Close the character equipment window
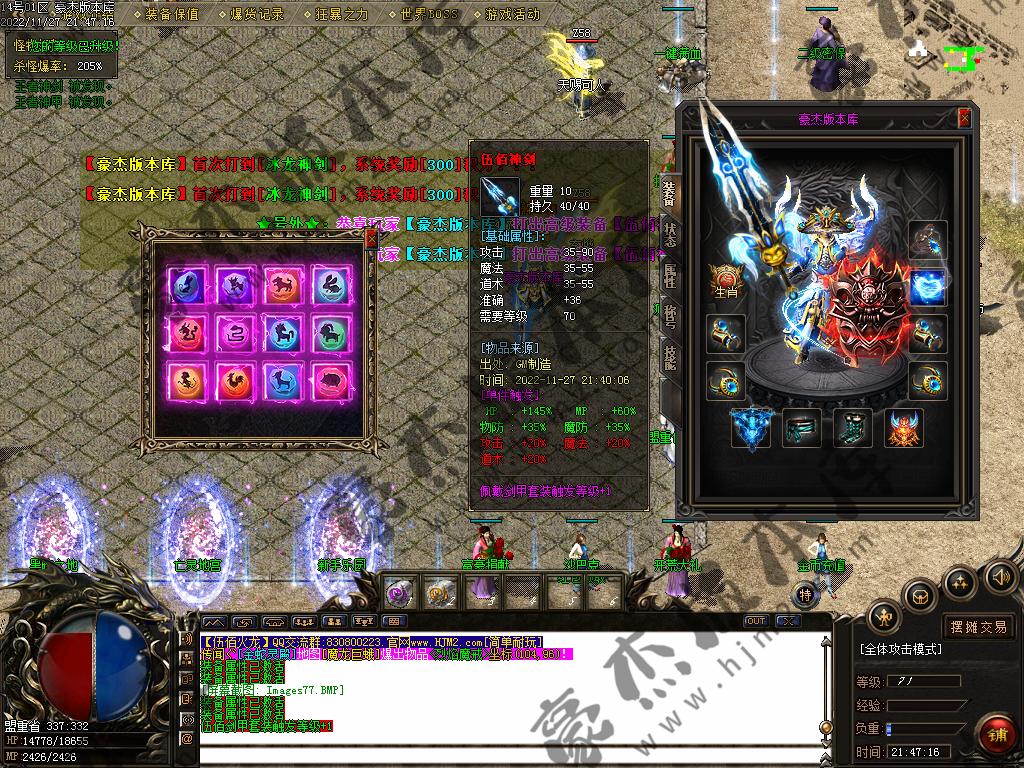The width and height of the screenshot is (1024, 768). pos(964,118)
